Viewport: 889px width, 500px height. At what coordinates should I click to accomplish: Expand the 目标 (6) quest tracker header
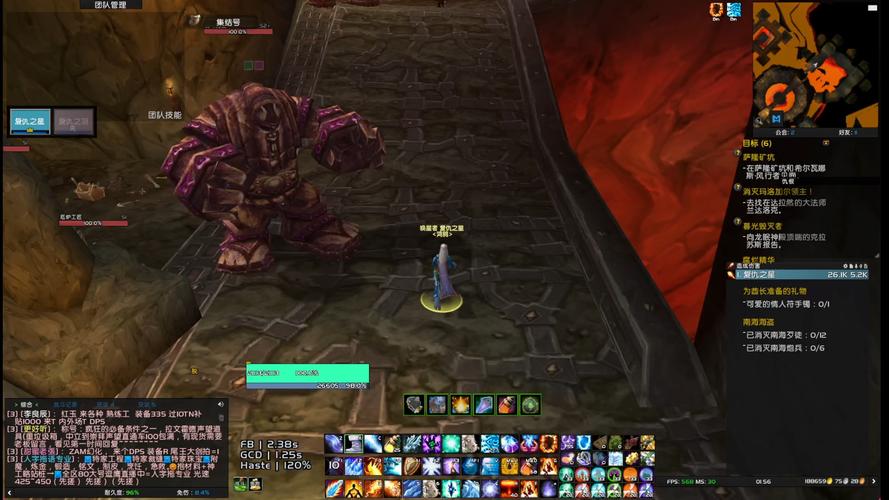click(757, 143)
